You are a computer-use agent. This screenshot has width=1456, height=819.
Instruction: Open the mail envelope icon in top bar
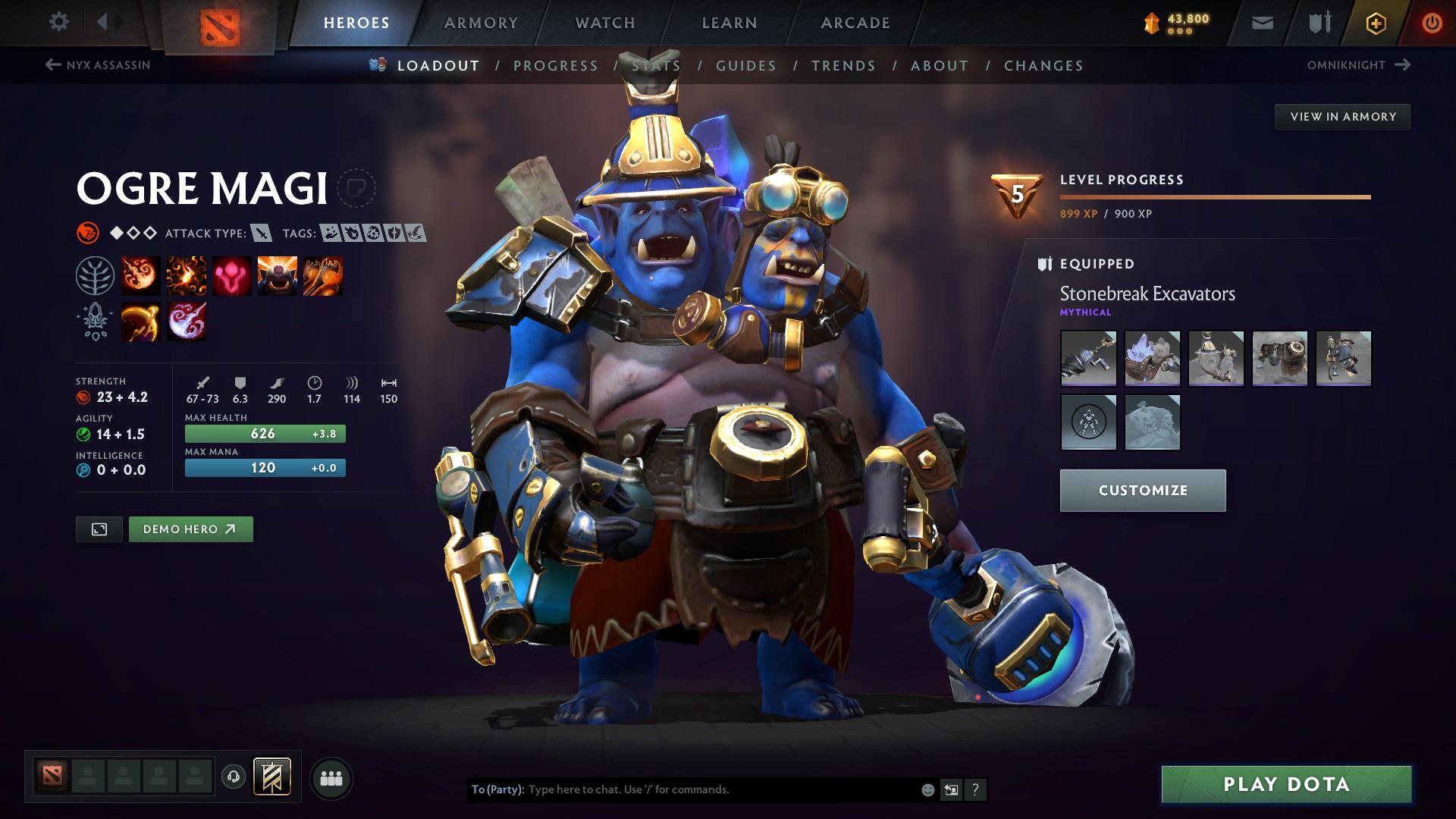pos(1262,23)
